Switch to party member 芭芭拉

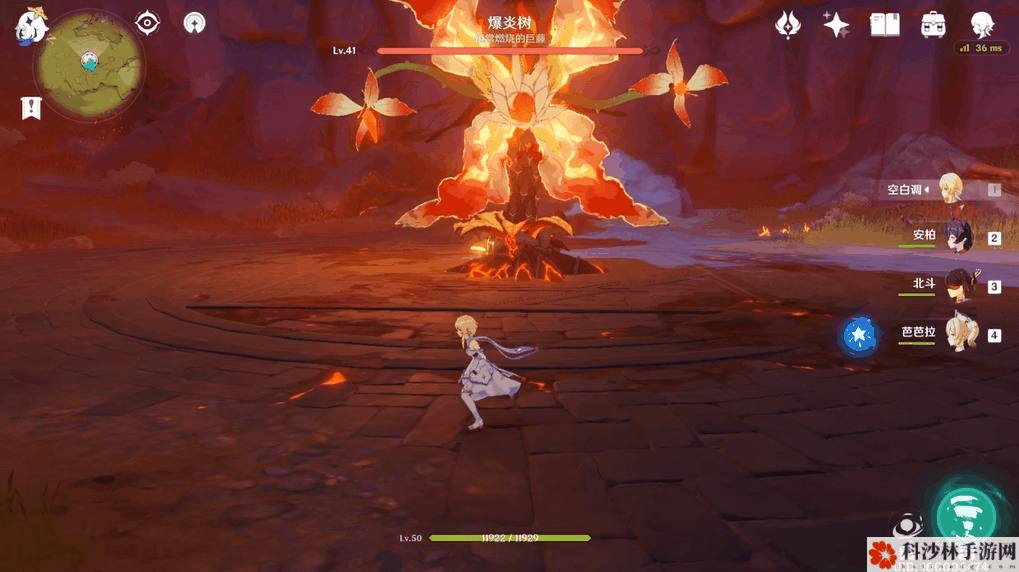pyautogui.click(x=959, y=335)
